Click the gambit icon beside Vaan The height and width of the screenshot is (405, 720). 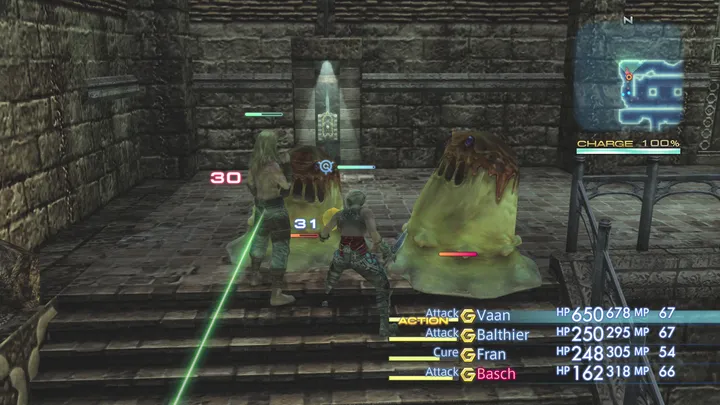(467, 317)
